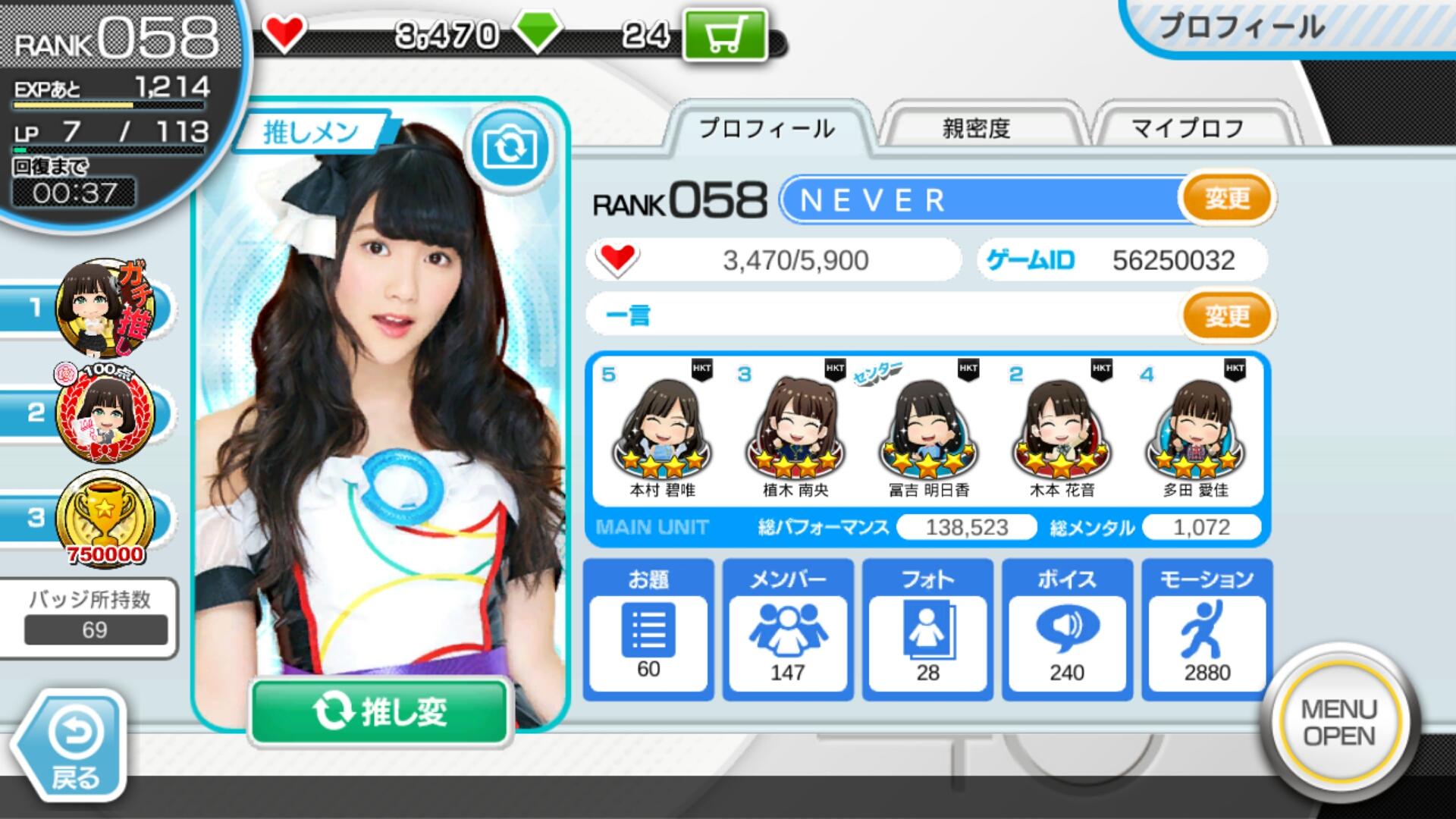Viewport: 1456px width, 819px height.
Task: Select the ガチ推し badge slot
Action: pyautogui.click(x=106, y=308)
